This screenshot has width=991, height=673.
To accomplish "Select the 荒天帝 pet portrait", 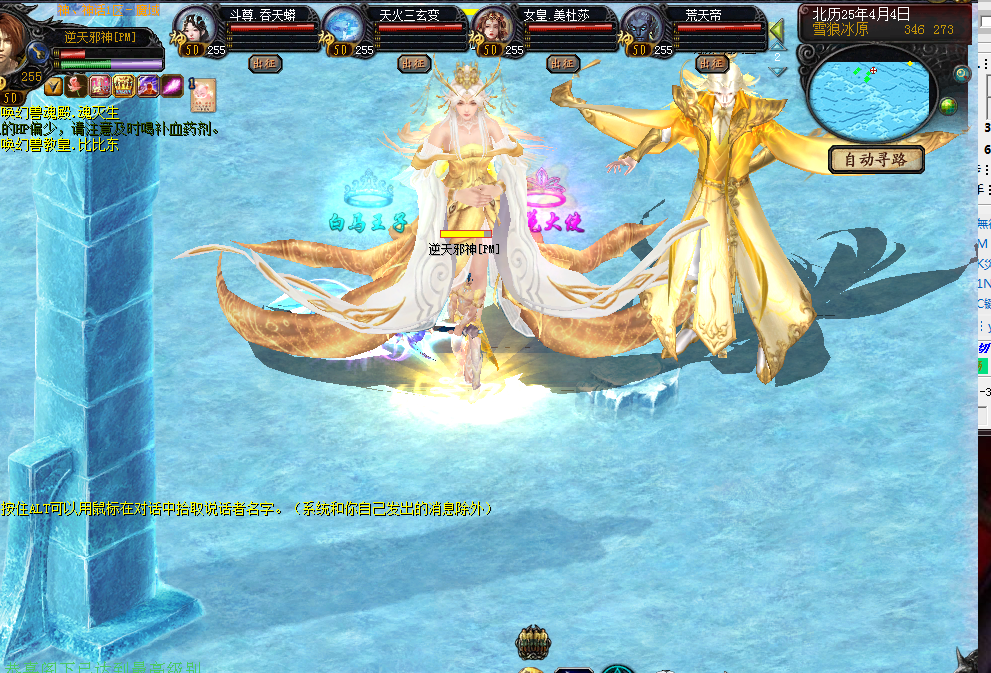I will [x=642, y=27].
